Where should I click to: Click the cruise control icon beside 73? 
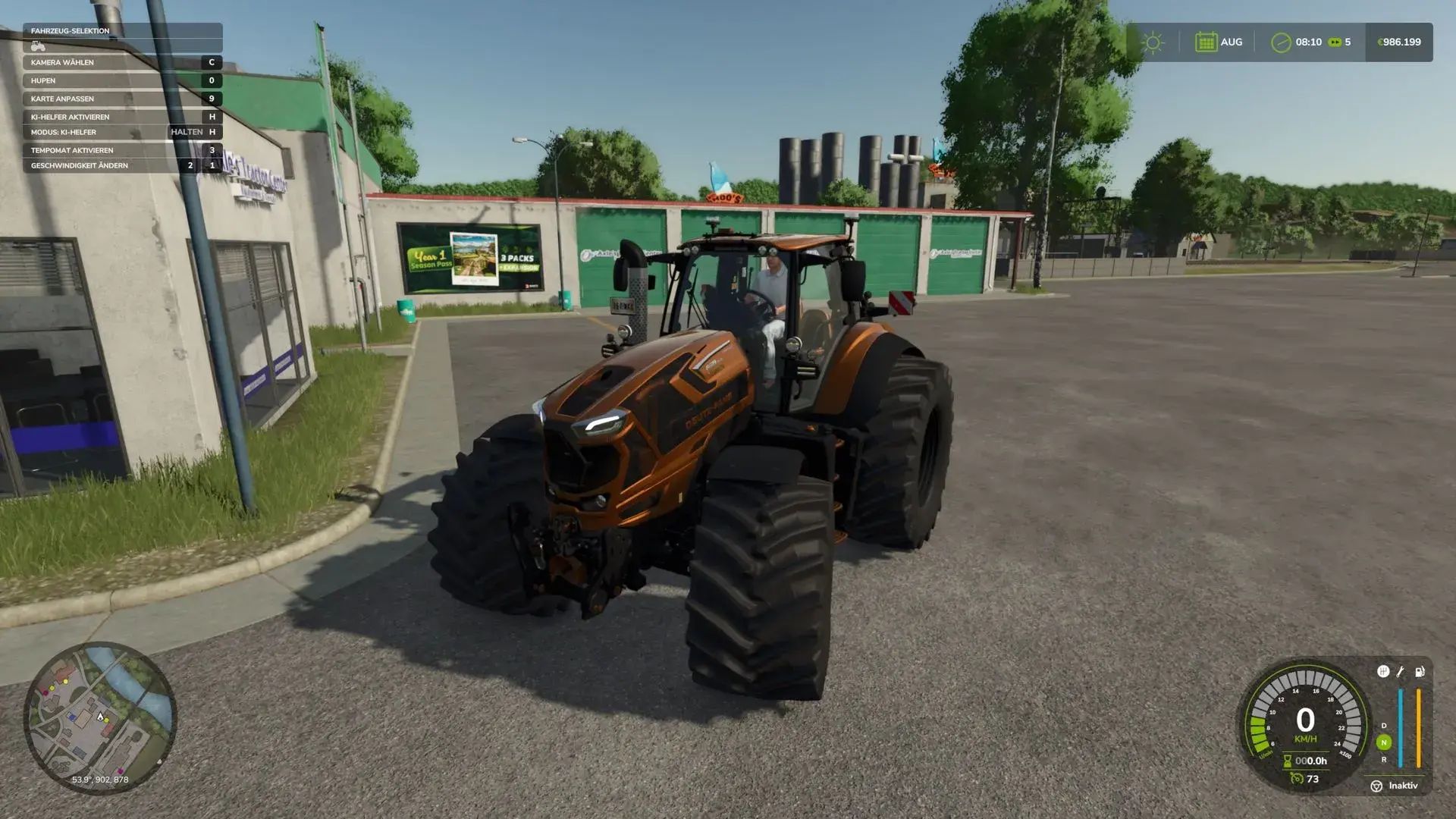coord(1297,779)
